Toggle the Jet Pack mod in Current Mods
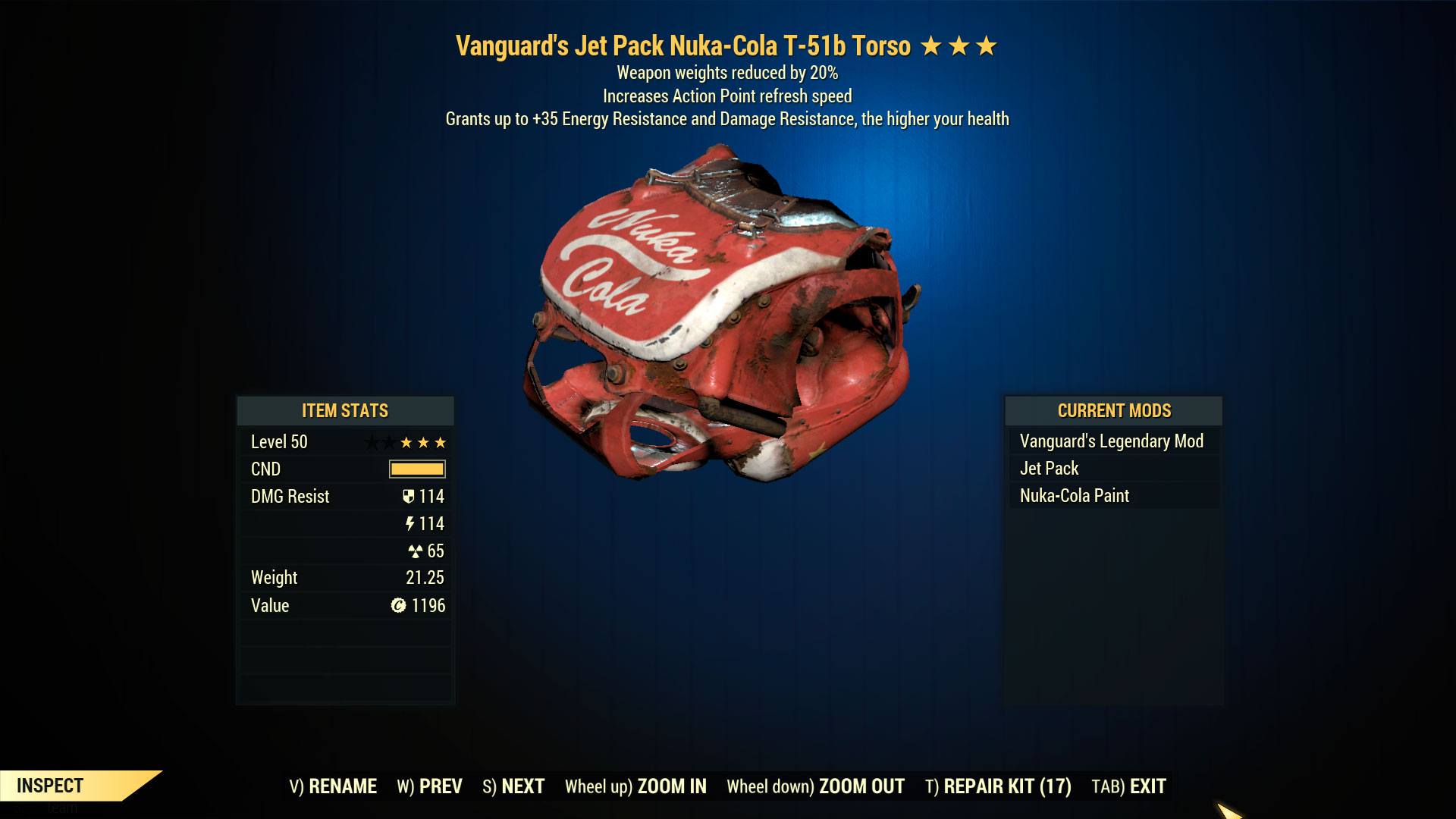Viewport: 1456px width, 819px height. tap(1049, 468)
